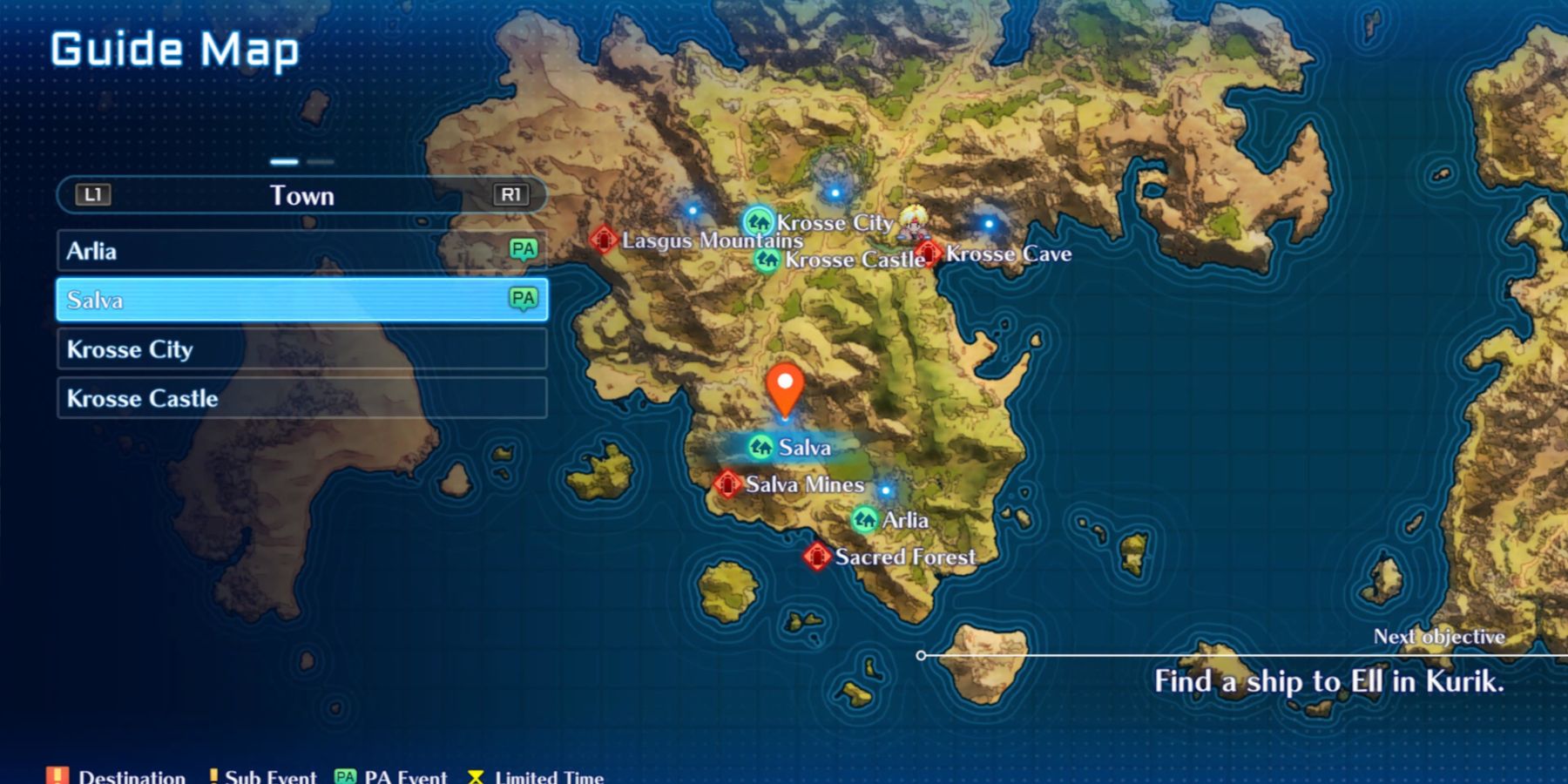Open the Town category tab
Screen dimensions: 1568x784
302,195
